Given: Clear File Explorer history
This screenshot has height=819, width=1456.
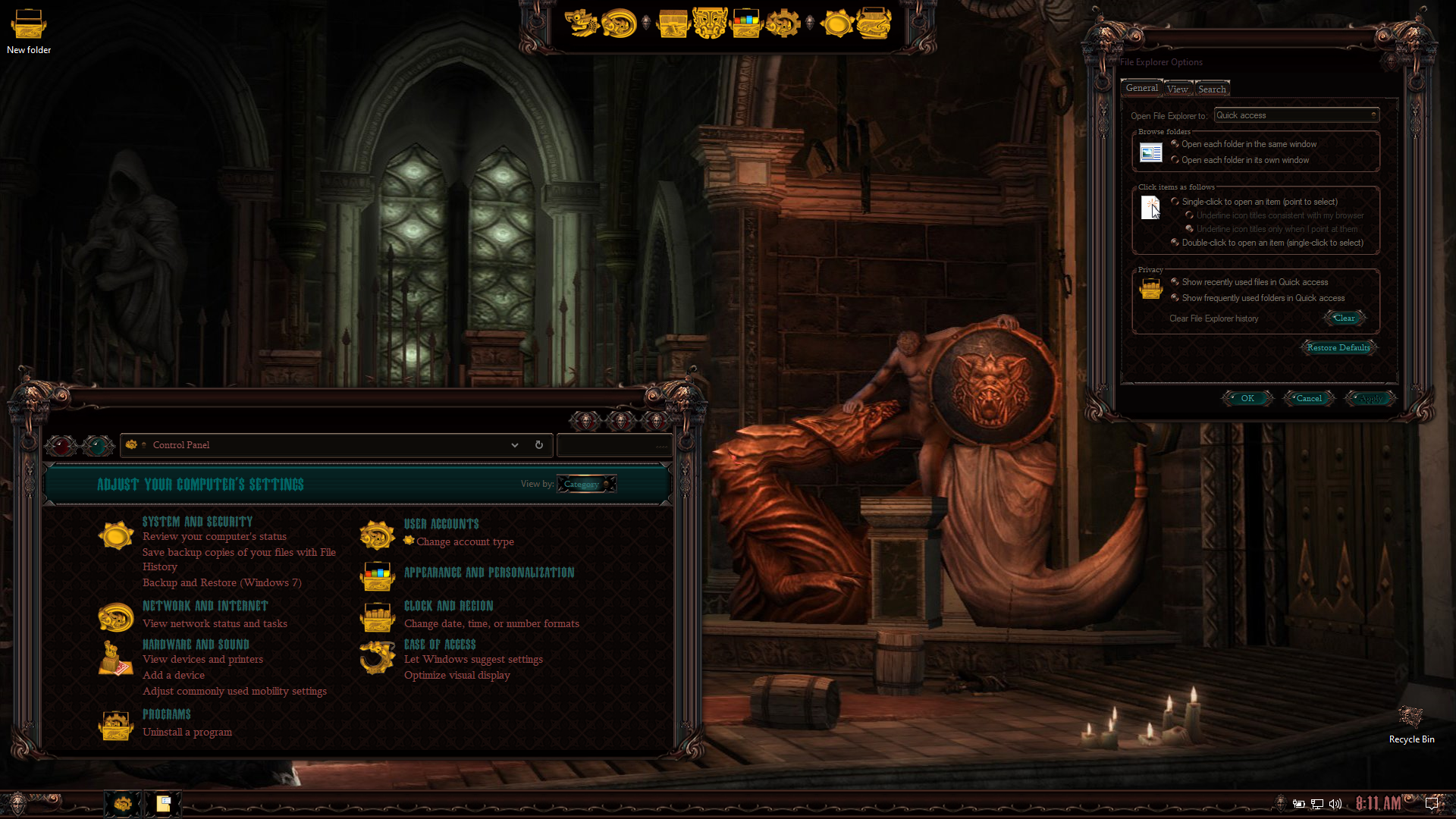Looking at the screenshot, I should (x=1344, y=318).
